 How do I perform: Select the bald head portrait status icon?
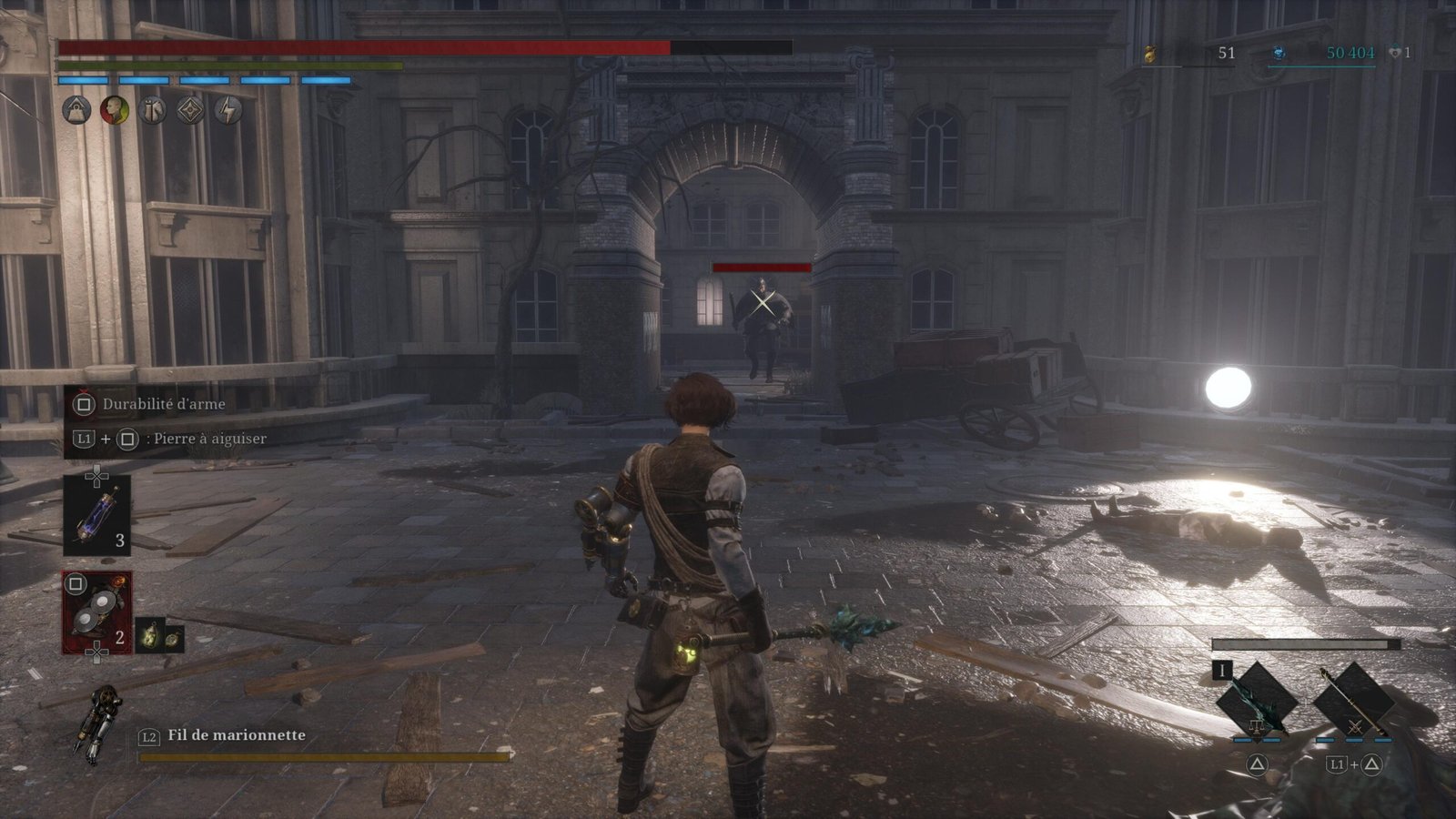coord(115,111)
